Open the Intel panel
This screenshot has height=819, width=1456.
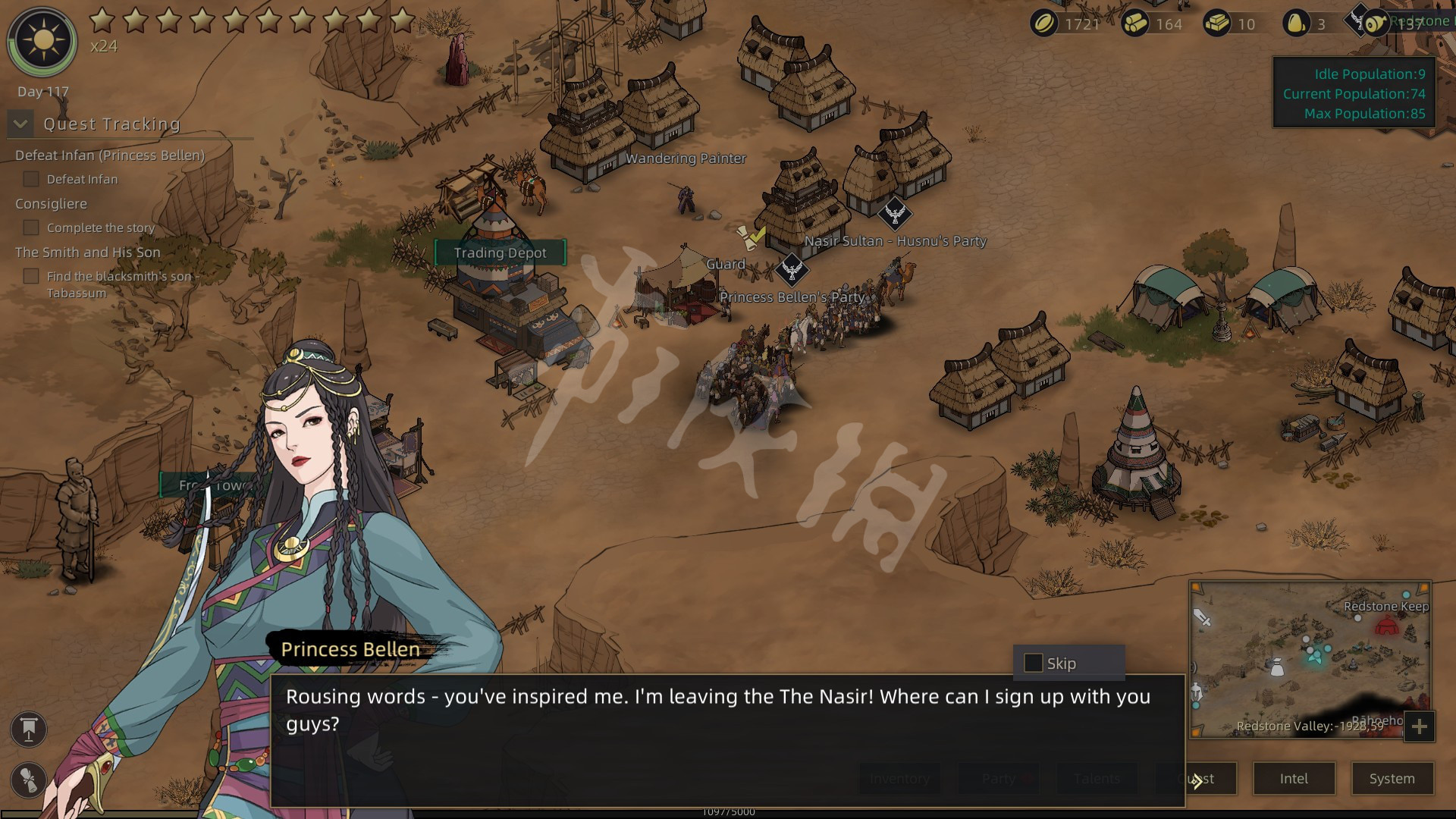(x=1294, y=779)
